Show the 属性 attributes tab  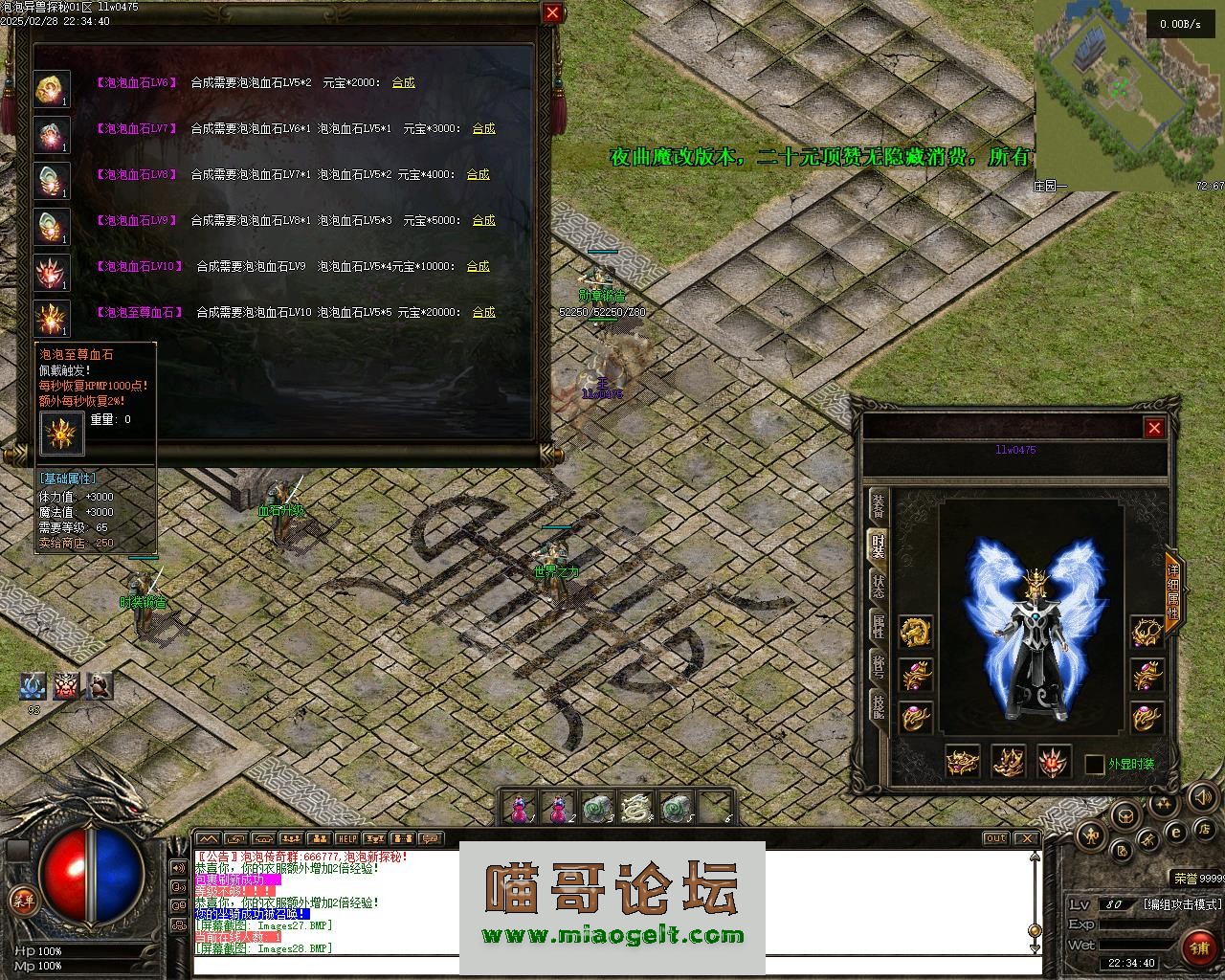(878, 627)
